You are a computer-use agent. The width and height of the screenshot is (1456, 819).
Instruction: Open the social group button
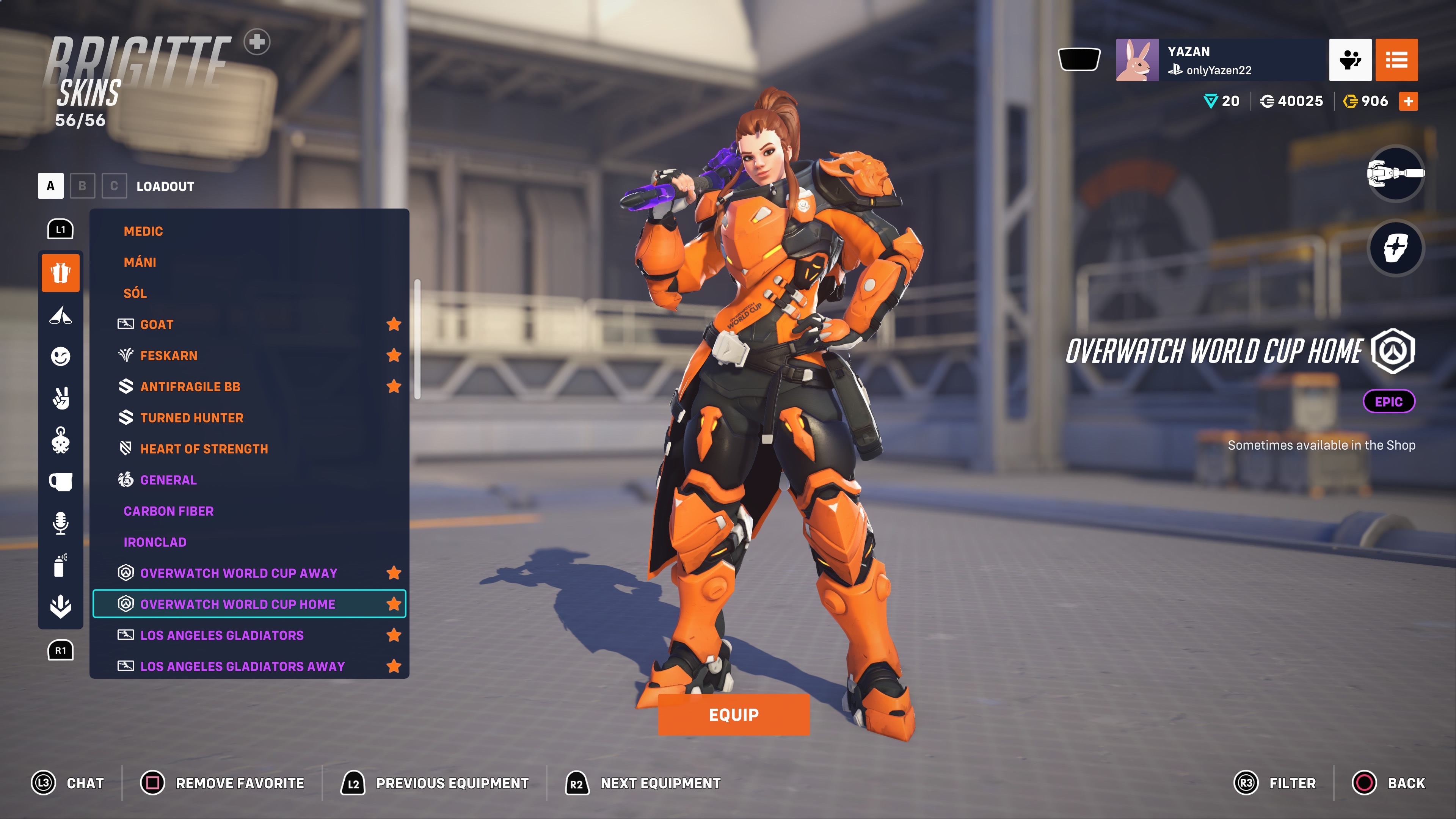point(1350,60)
